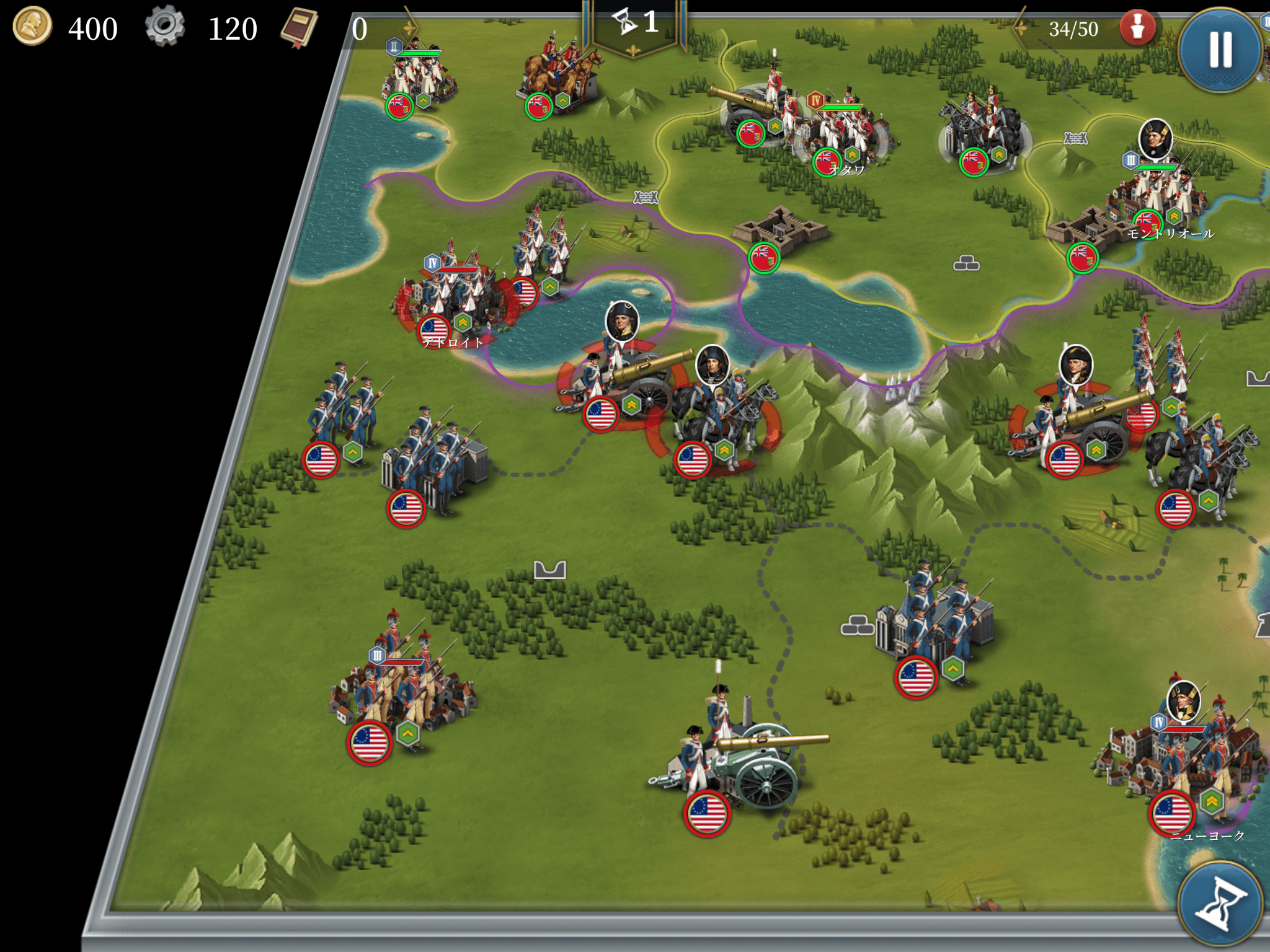Pause the game with the pause button

point(1220,50)
